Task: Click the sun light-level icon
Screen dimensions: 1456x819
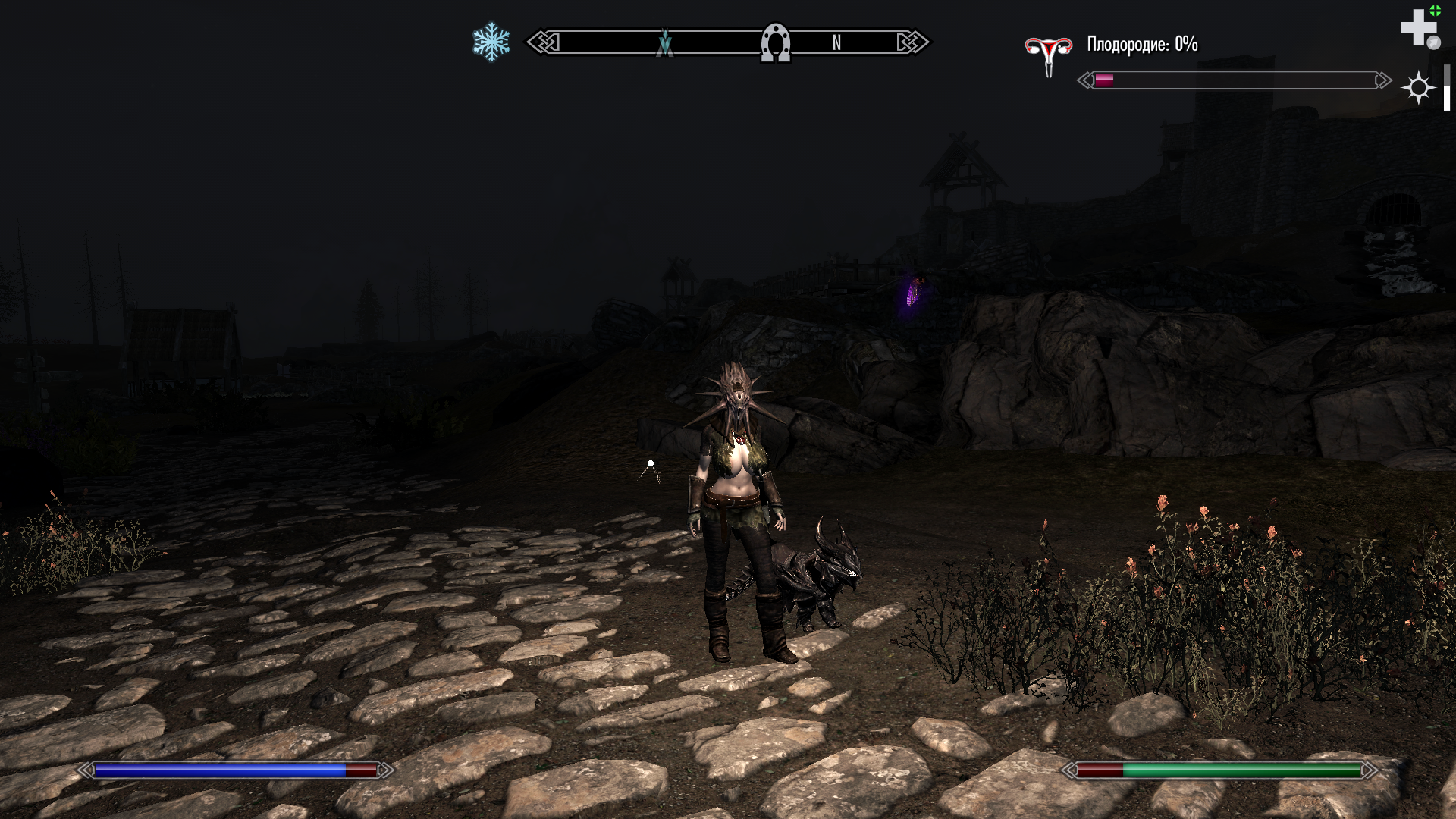Action: (1417, 88)
